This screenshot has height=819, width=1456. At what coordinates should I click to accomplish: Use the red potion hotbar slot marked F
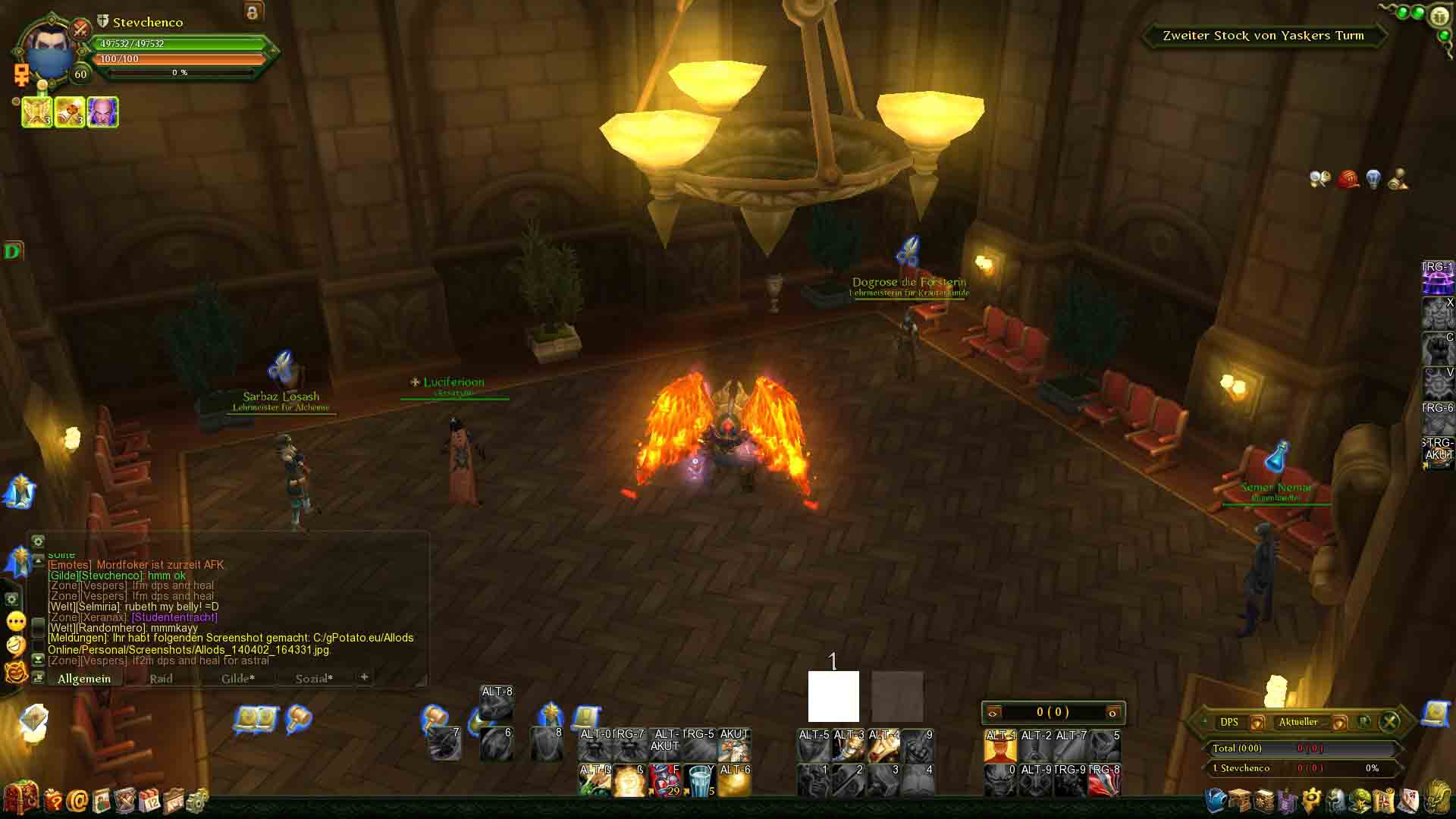[x=665, y=781]
